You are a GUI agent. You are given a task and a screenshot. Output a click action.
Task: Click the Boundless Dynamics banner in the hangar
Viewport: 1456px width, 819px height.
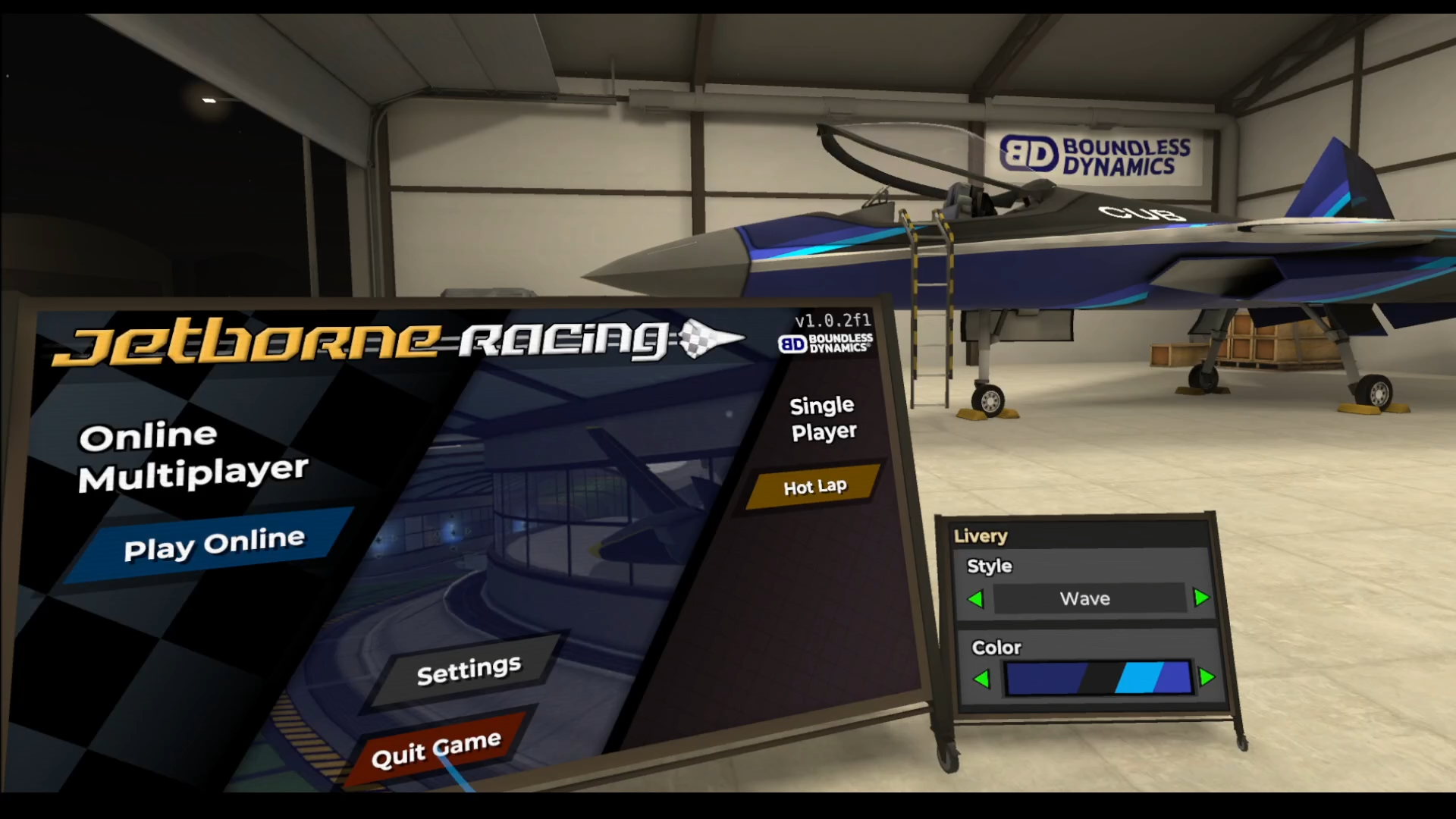pyautogui.click(x=1092, y=152)
